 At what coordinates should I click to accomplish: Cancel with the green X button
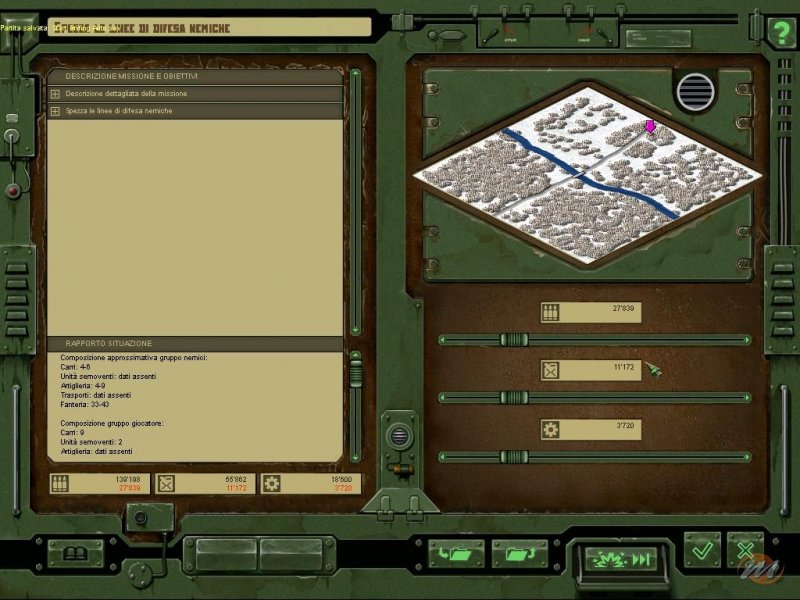click(744, 550)
